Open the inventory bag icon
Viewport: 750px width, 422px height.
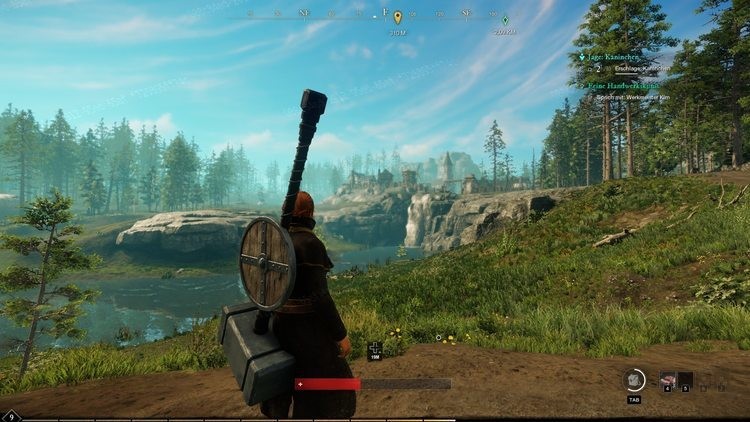click(x=634, y=380)
